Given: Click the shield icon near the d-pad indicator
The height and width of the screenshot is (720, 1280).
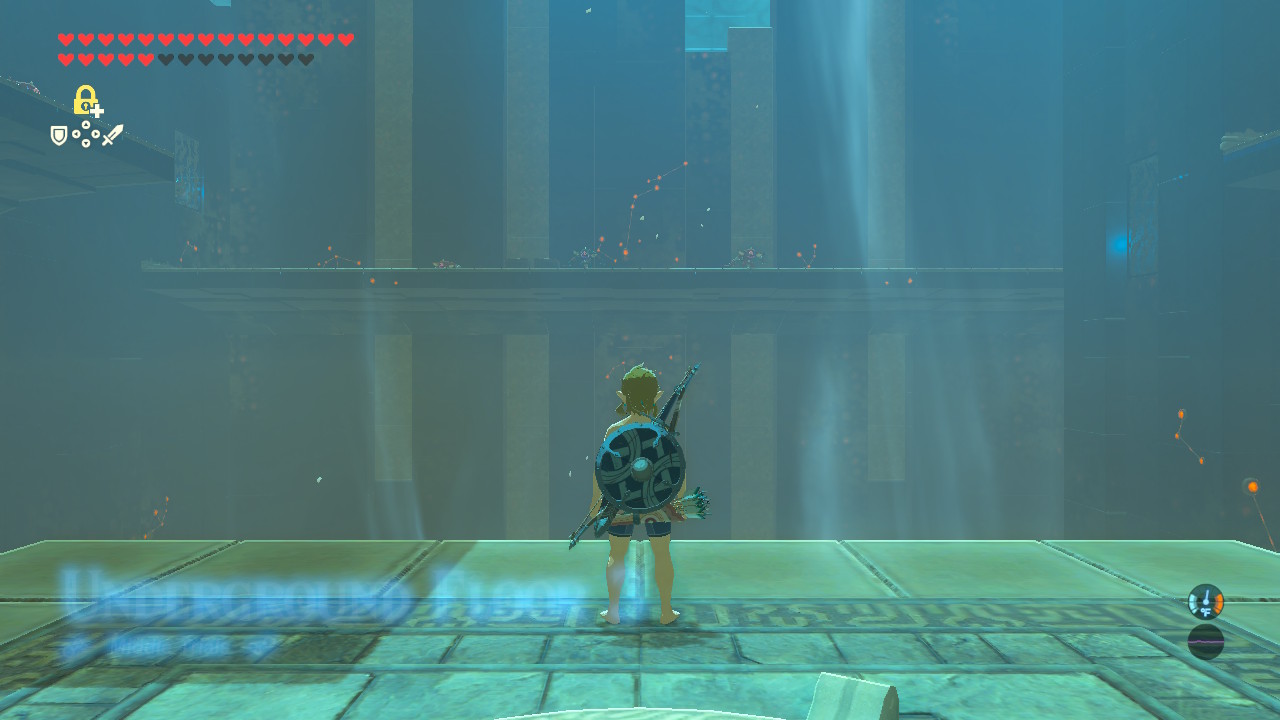Looking at the screenshot, I should pos(57,134).
